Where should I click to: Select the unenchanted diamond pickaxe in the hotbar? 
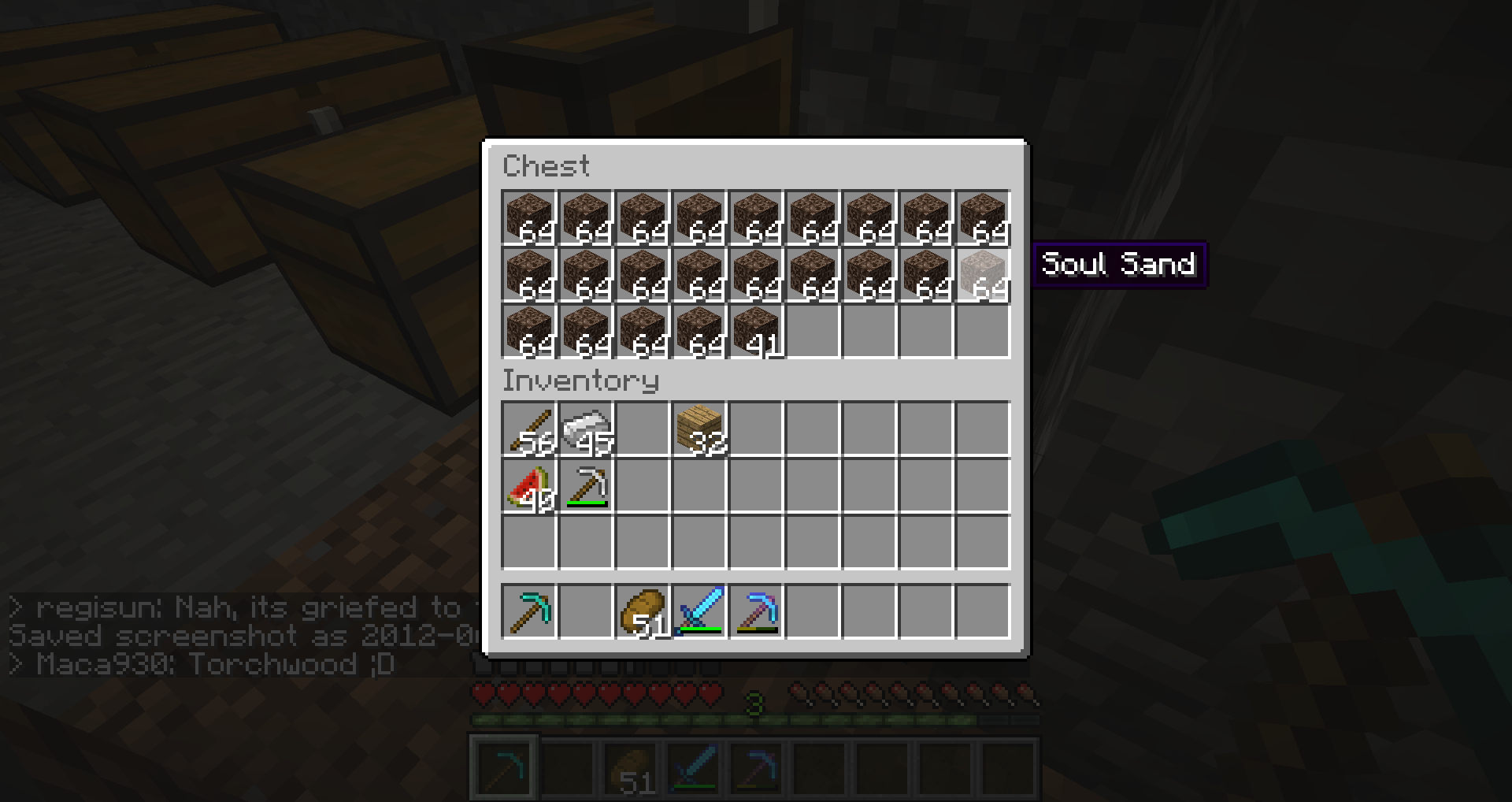(x=529, y=611)
